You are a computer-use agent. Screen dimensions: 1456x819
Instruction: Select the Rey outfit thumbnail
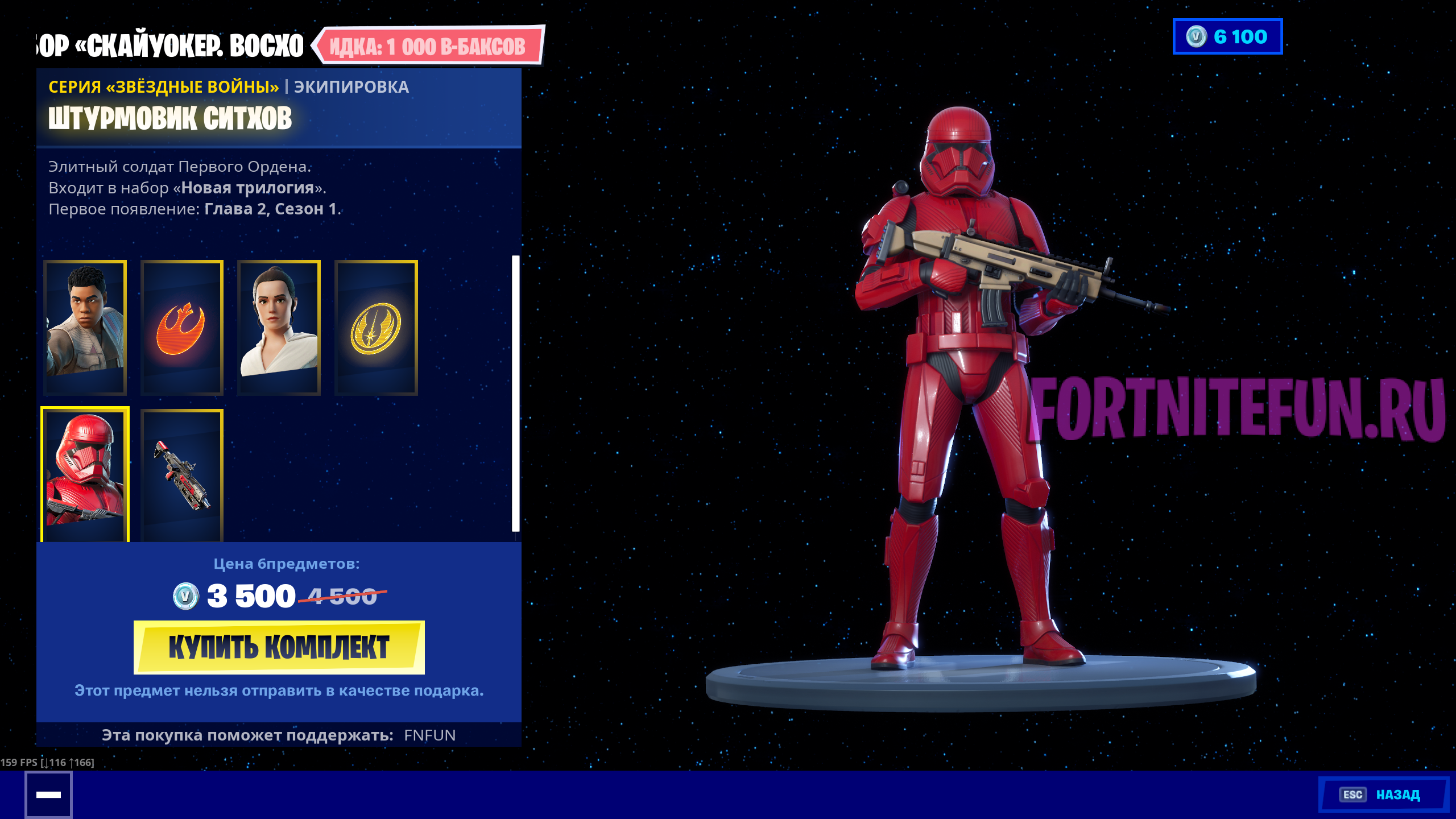(279, 328)
